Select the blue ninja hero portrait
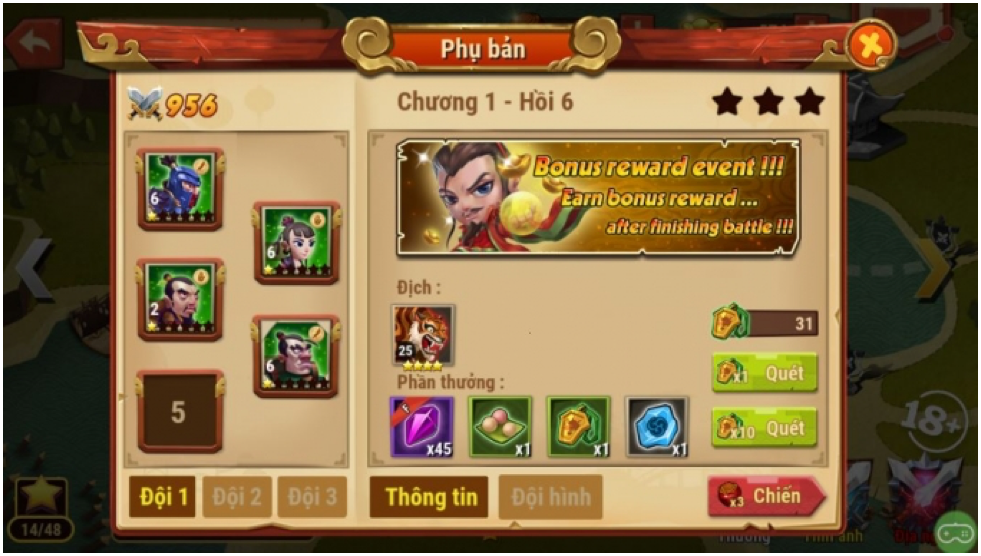The image size is (981, 556). coord(180,188)
